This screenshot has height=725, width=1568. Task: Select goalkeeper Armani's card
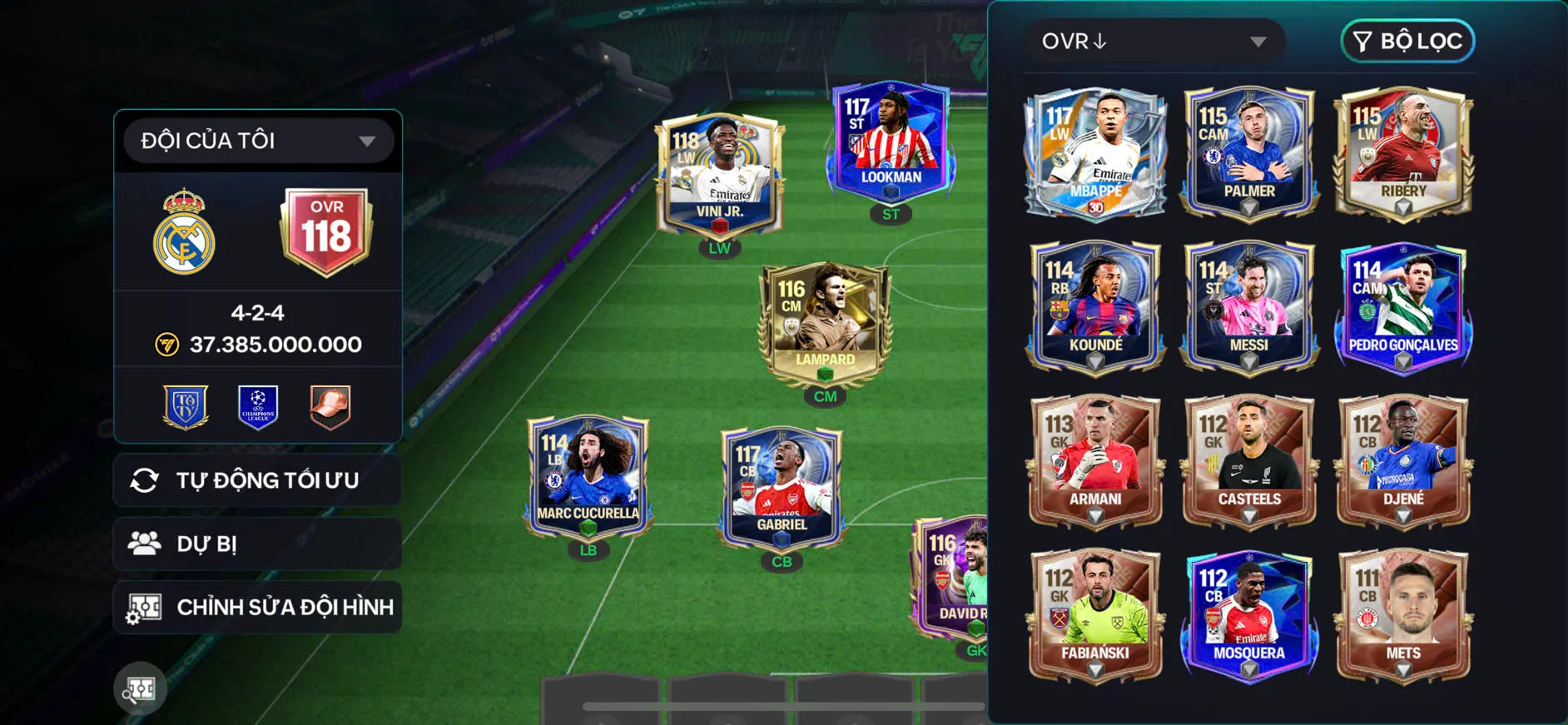tap(1094, 460)
